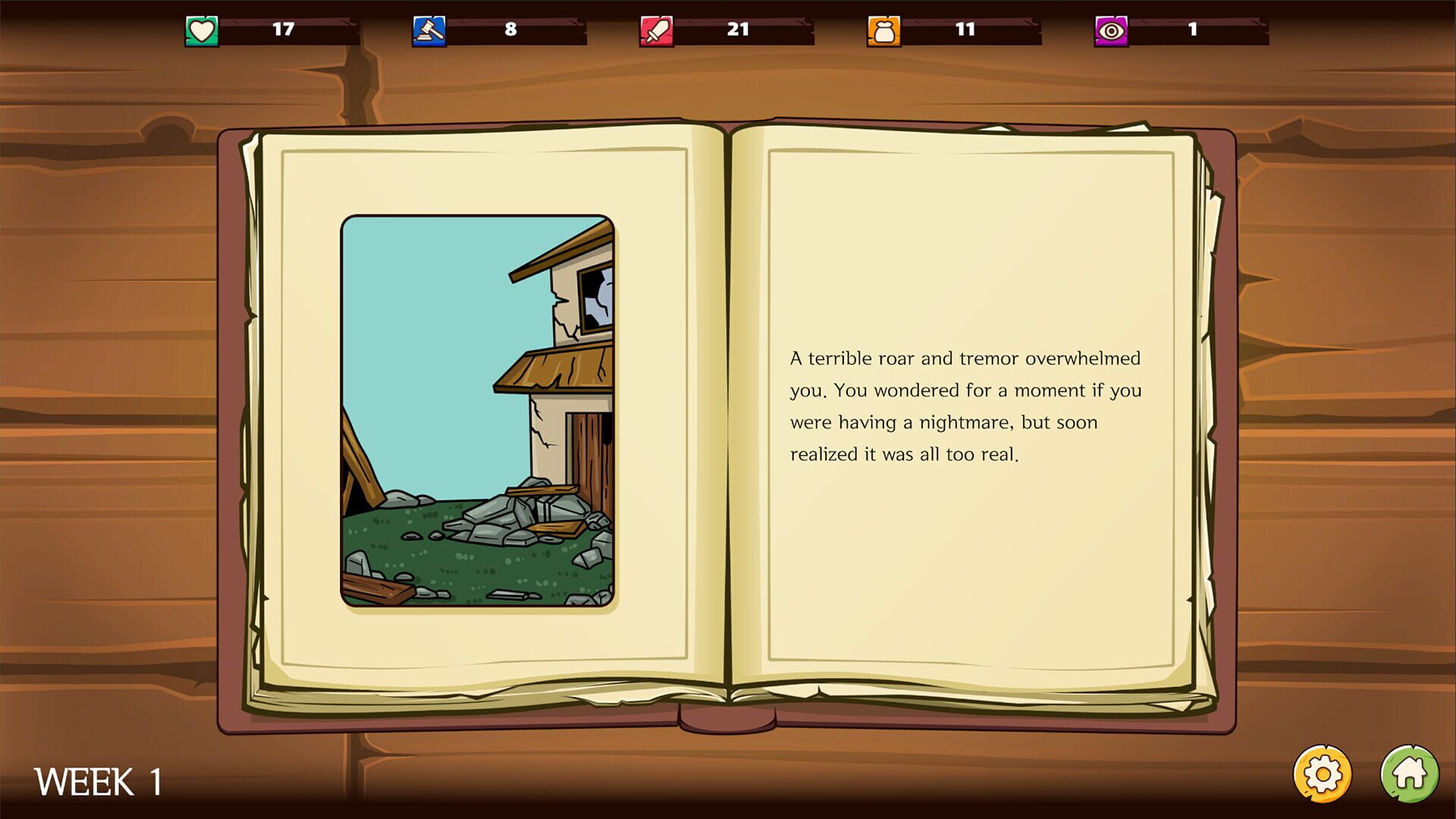
Task: Select the blue gavel justice icon
Action: (x=428, y=30)
